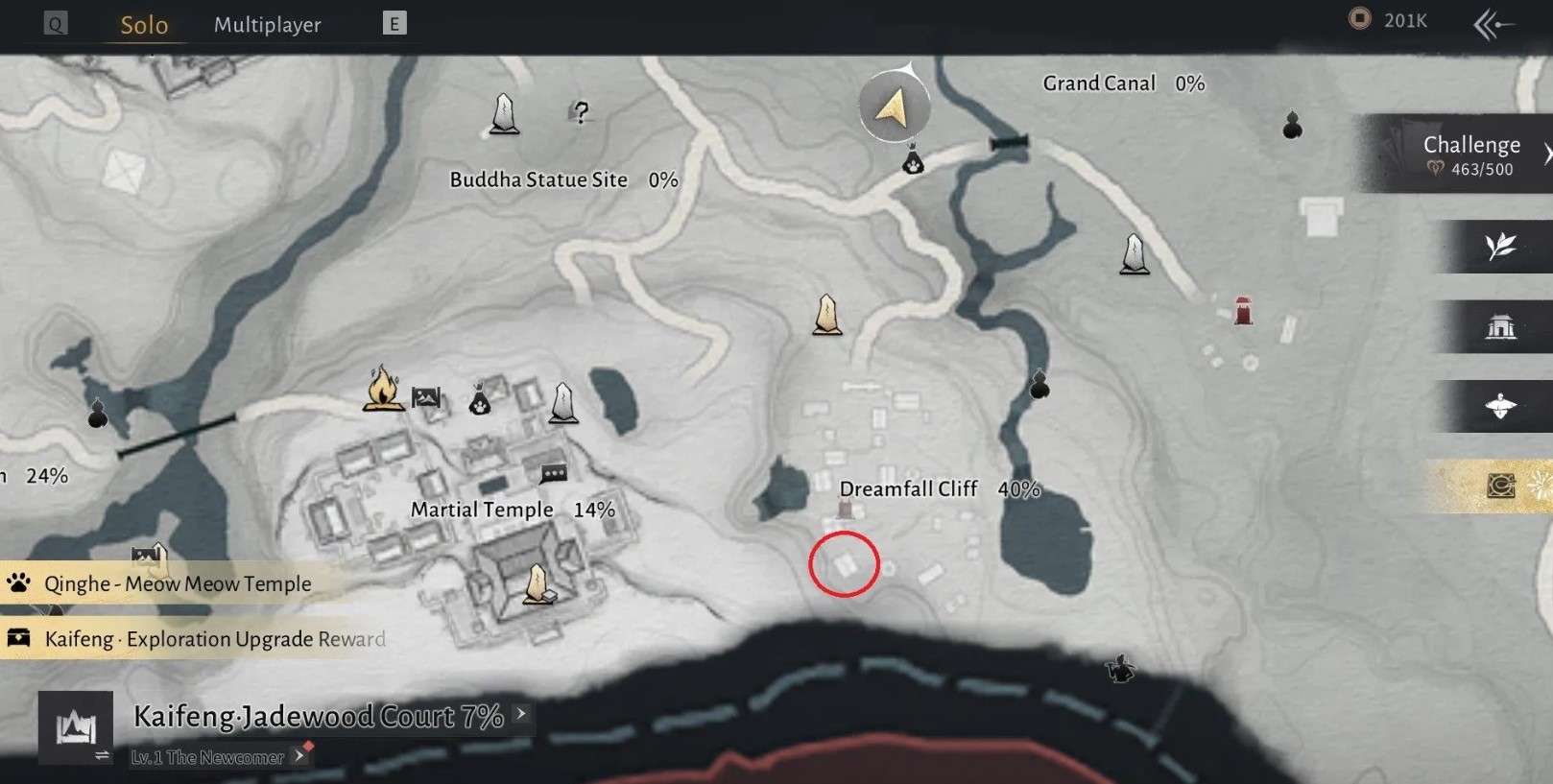Select the question mark map marker
The width and height of the screenshot is (1553, 784).
click(580, 112)
